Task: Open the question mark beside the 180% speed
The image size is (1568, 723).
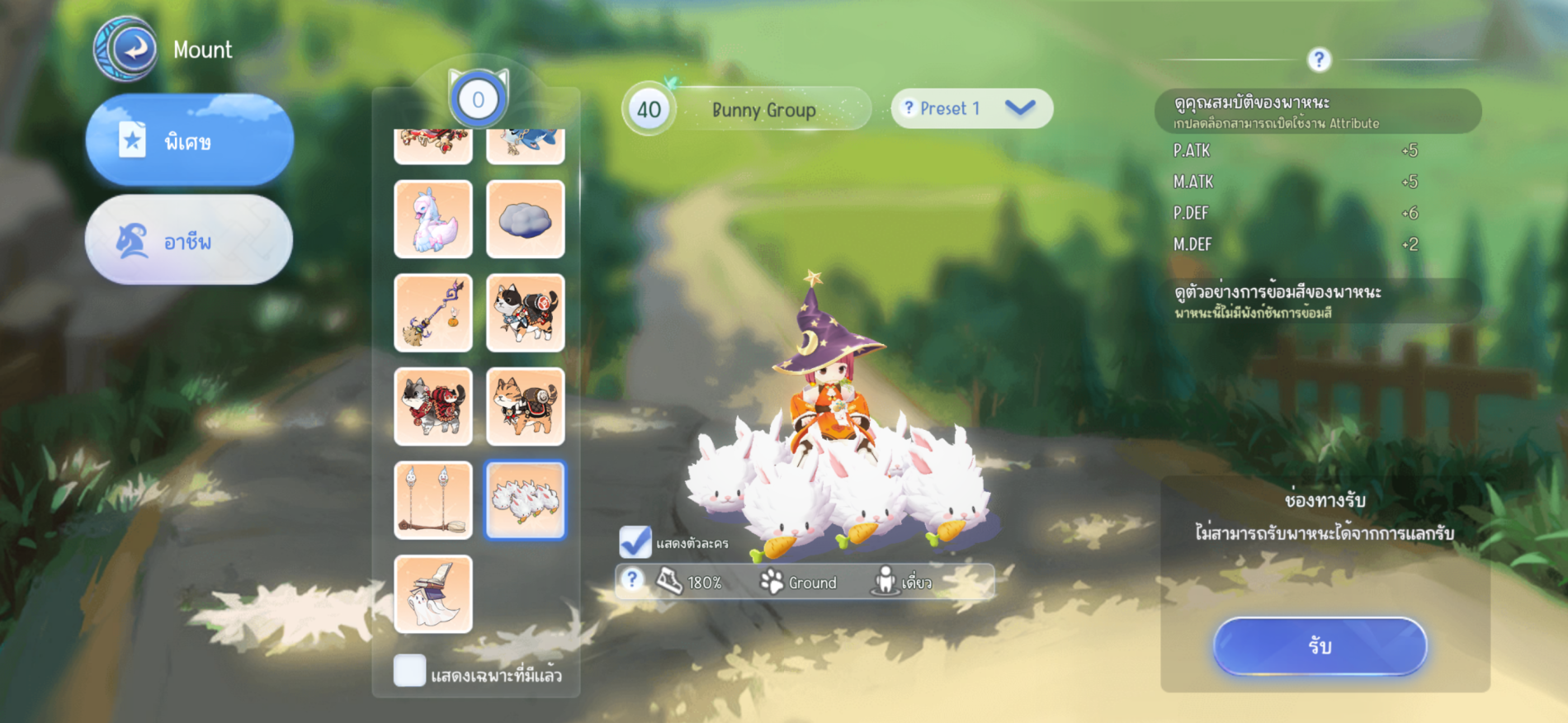Action: tap(632, 580)
